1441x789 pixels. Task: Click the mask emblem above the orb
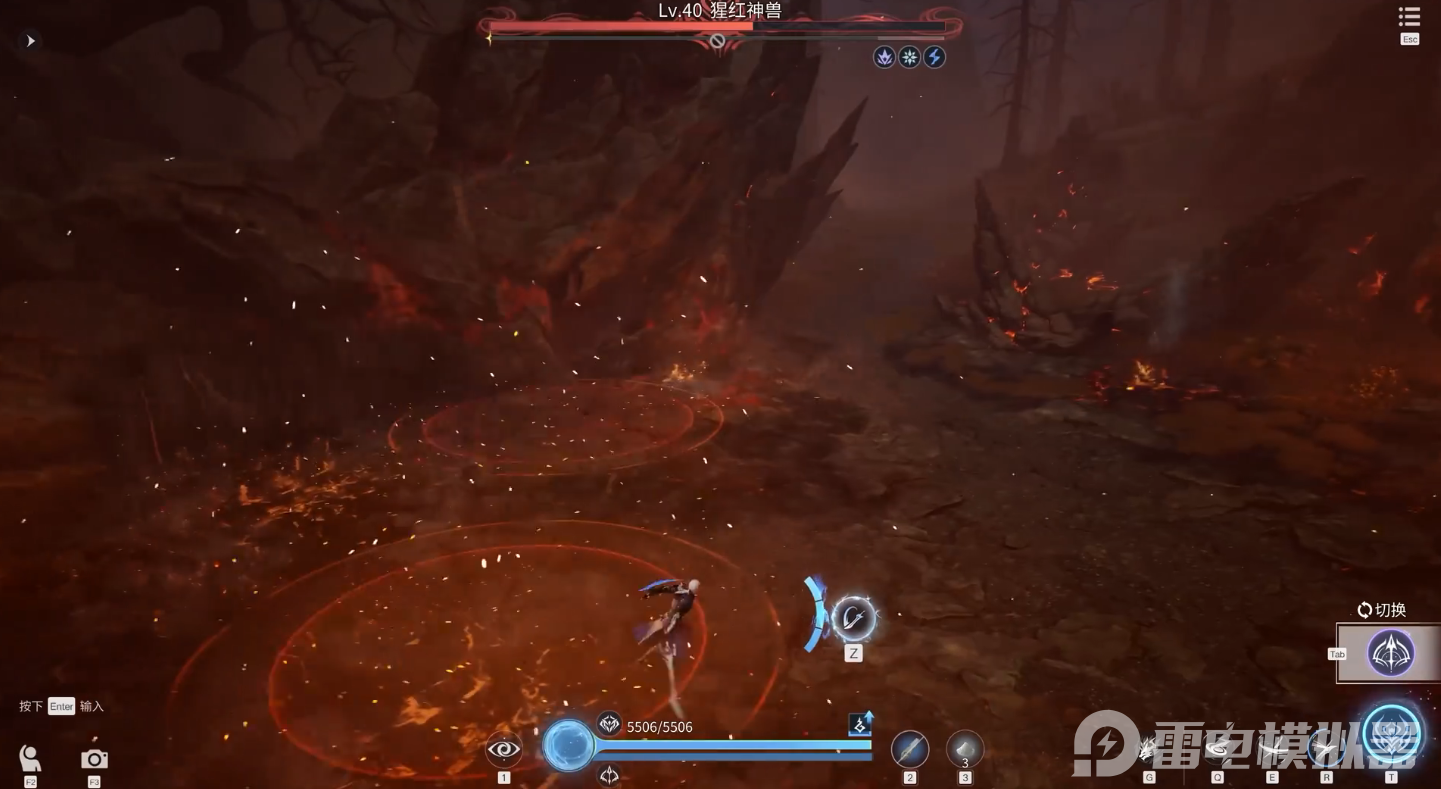609,724
